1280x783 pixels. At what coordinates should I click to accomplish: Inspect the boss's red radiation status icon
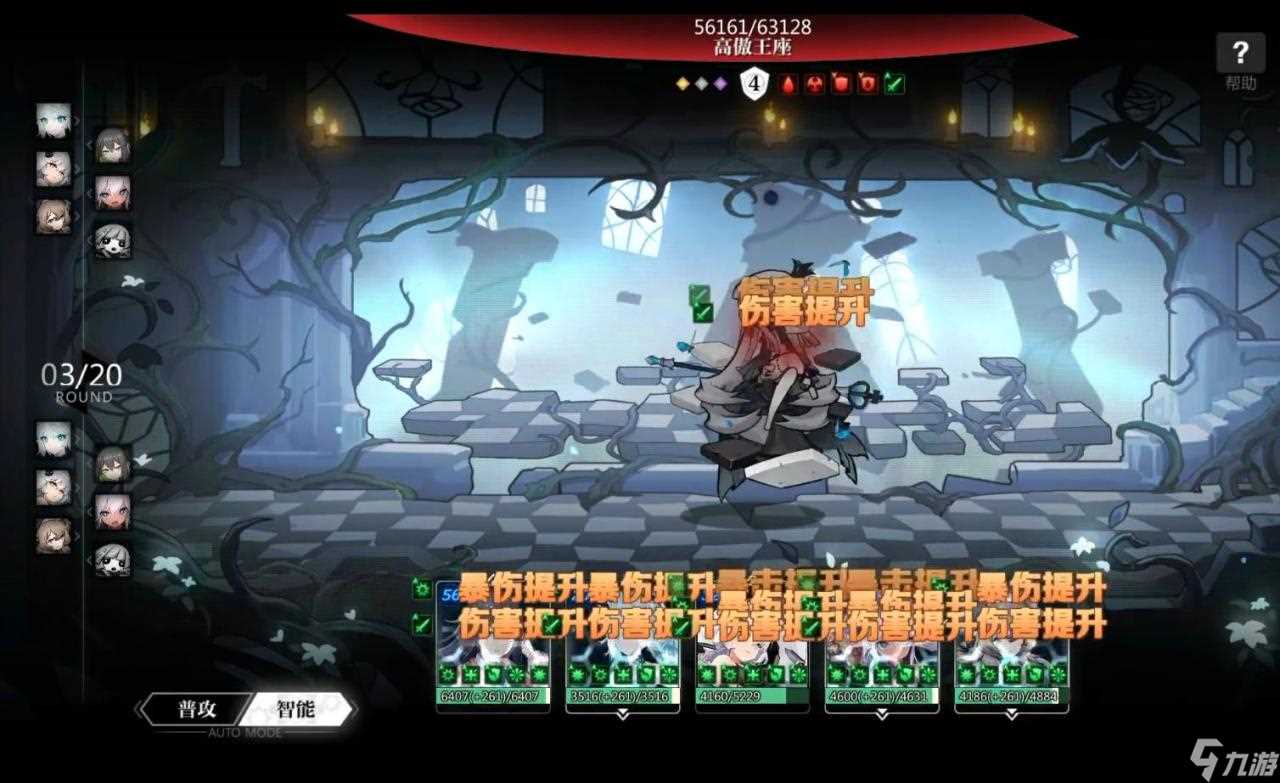click(x=815, y=84)
